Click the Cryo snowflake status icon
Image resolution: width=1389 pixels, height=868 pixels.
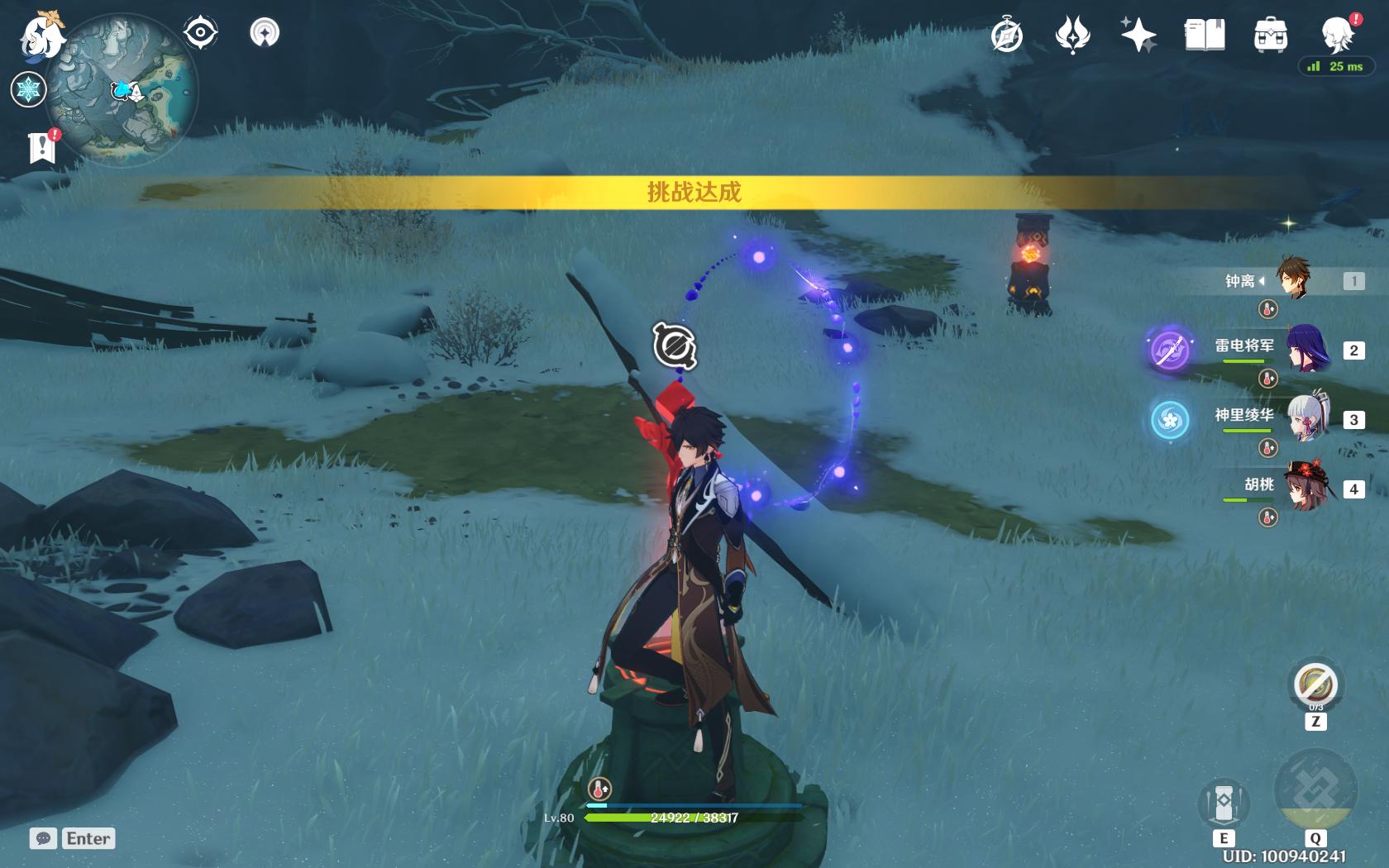pyautogui.click(x=28, y=89)
